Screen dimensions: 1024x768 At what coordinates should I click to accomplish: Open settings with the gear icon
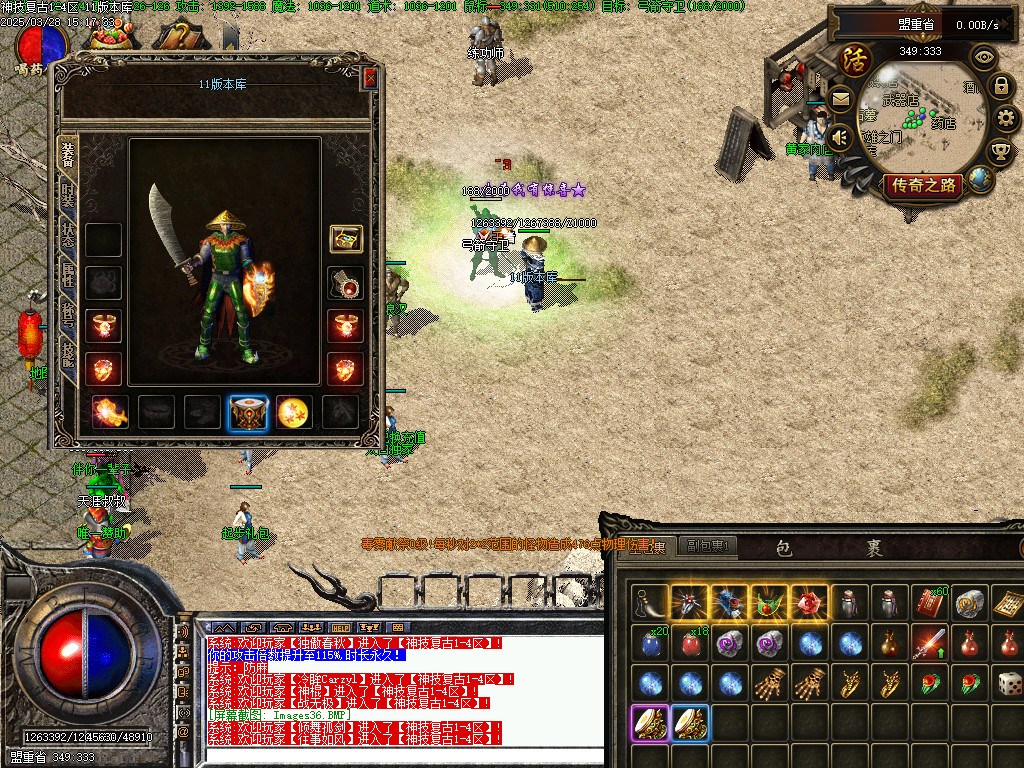1008,119
